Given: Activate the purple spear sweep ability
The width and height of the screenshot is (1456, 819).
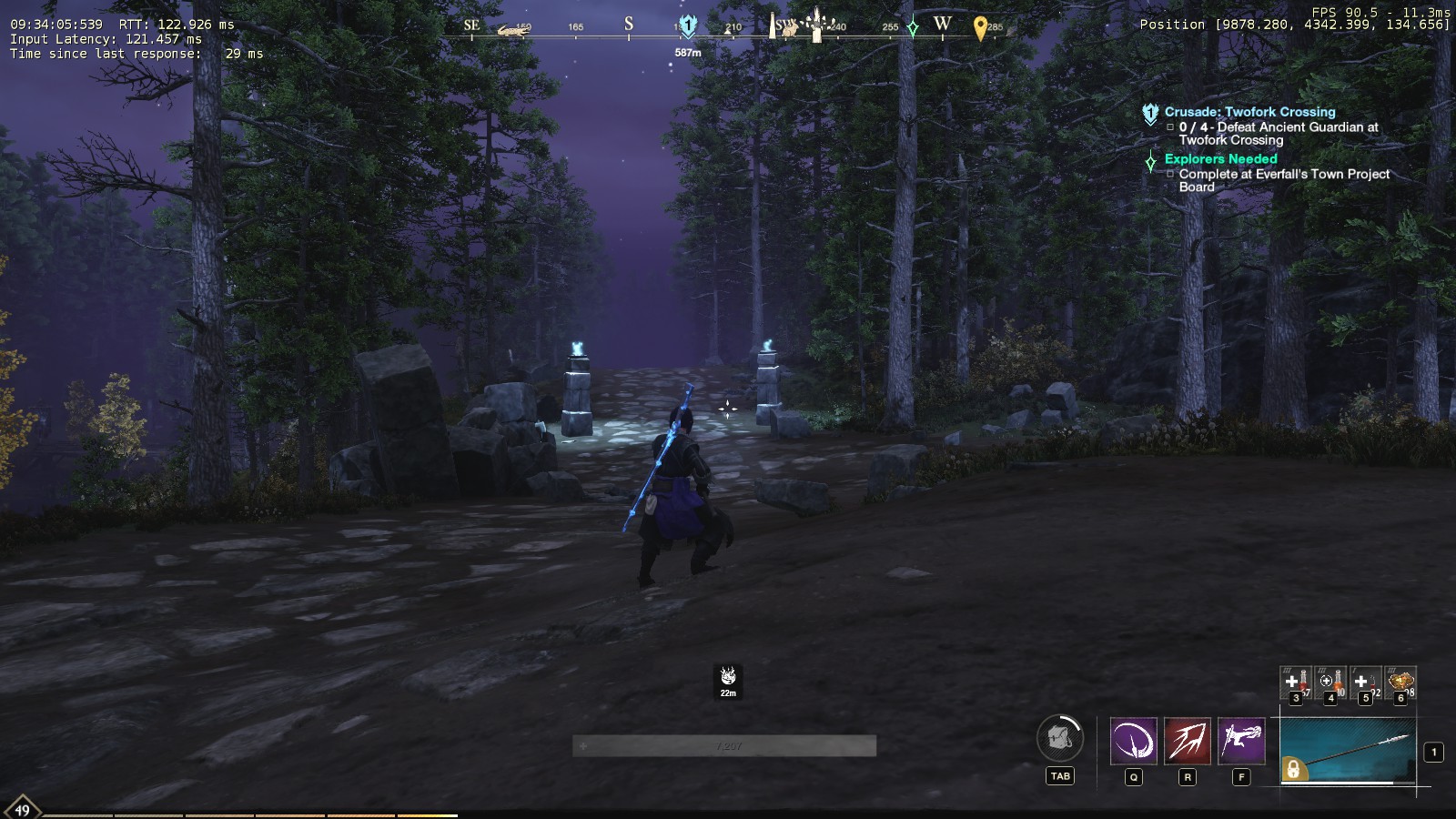Looking at the screenshot, I should coord(1134,741).
